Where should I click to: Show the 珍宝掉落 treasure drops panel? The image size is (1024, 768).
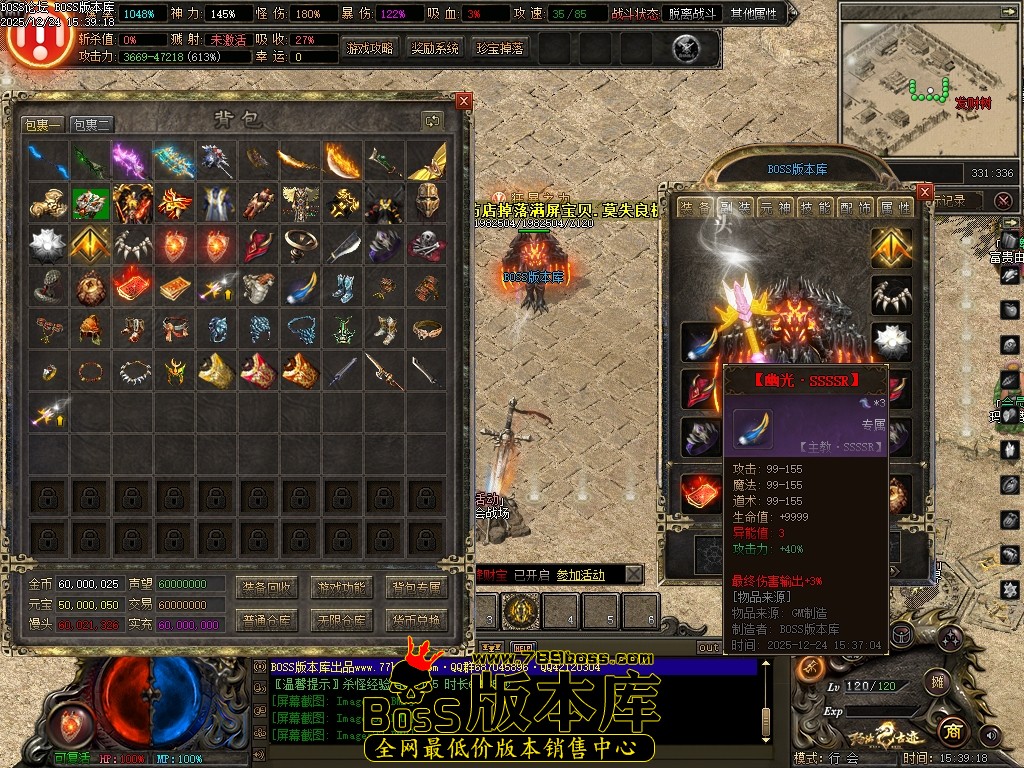(500, 48)
